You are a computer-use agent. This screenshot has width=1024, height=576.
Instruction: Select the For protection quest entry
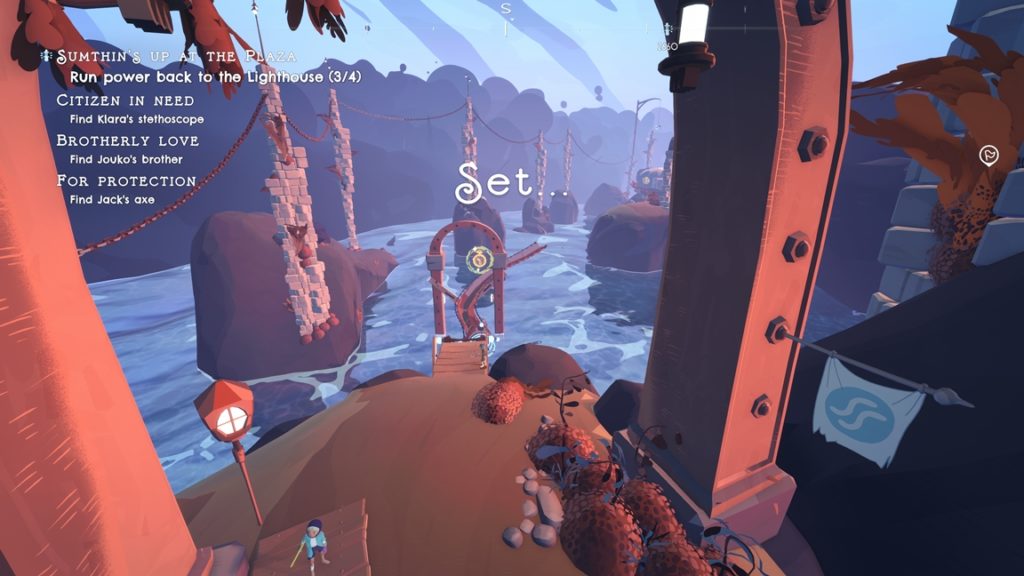click(126, 181)
